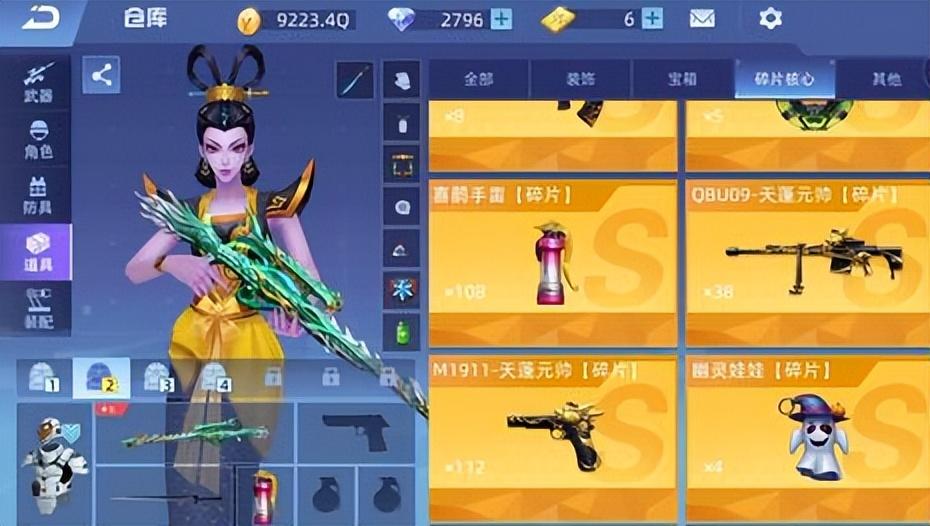Switch to the 角色 character category
The image size is (930, 526).
coord(37,139)
